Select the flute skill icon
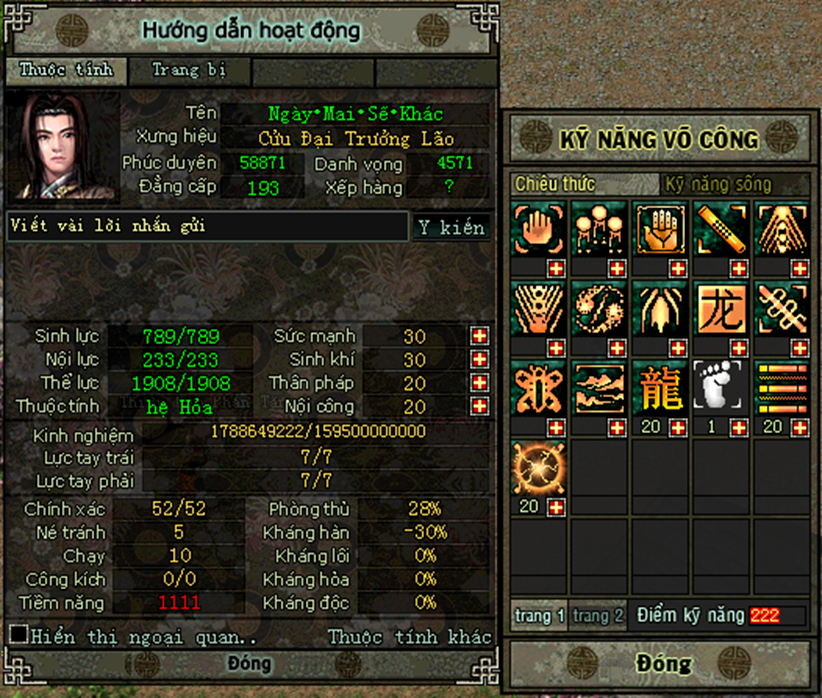822x698 pixels. pos(720,229)
